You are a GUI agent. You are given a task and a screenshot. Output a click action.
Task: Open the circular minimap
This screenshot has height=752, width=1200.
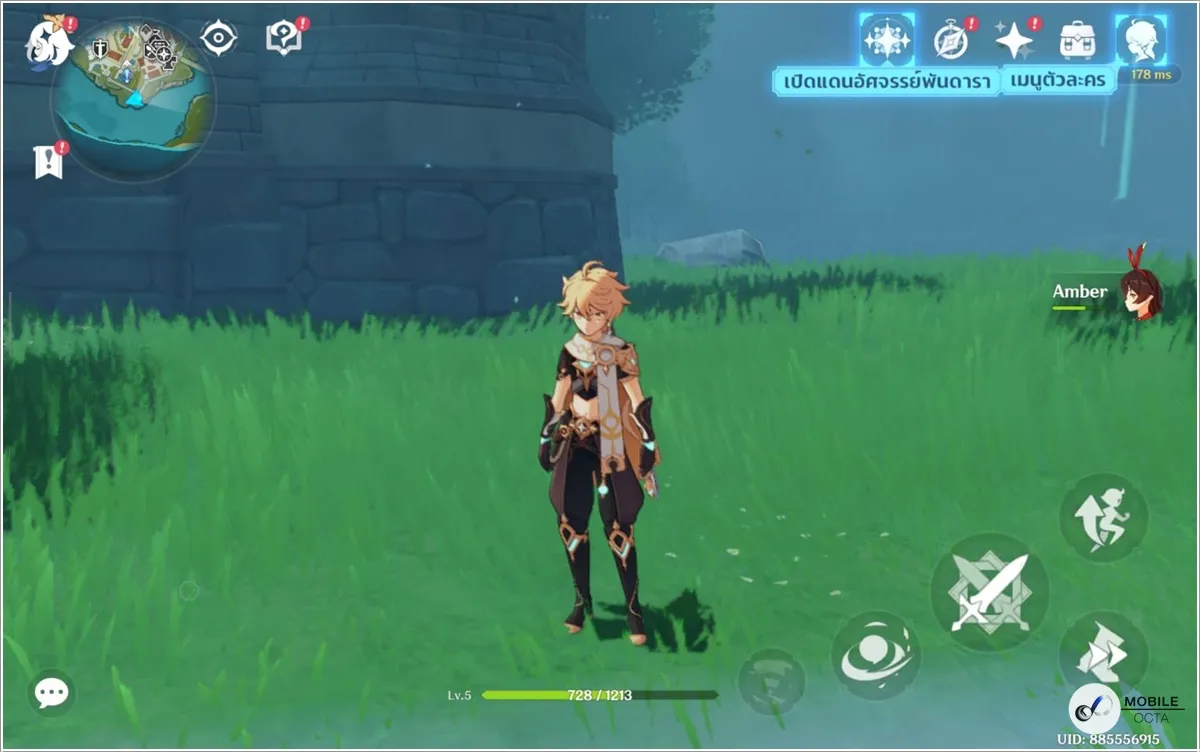coord(132,98)
